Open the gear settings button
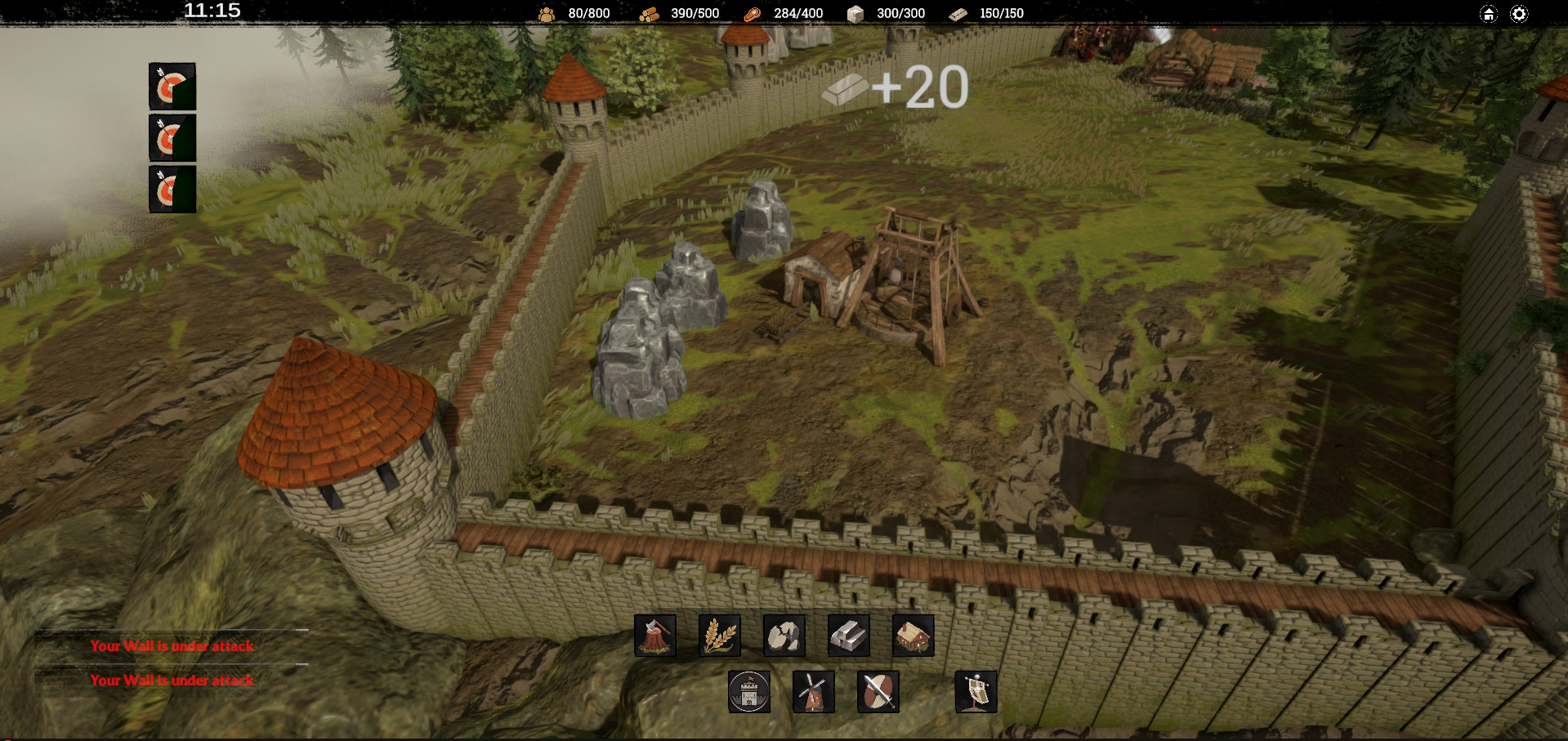This screenshot has width=1568, height=741. (x=1519, y=14)
